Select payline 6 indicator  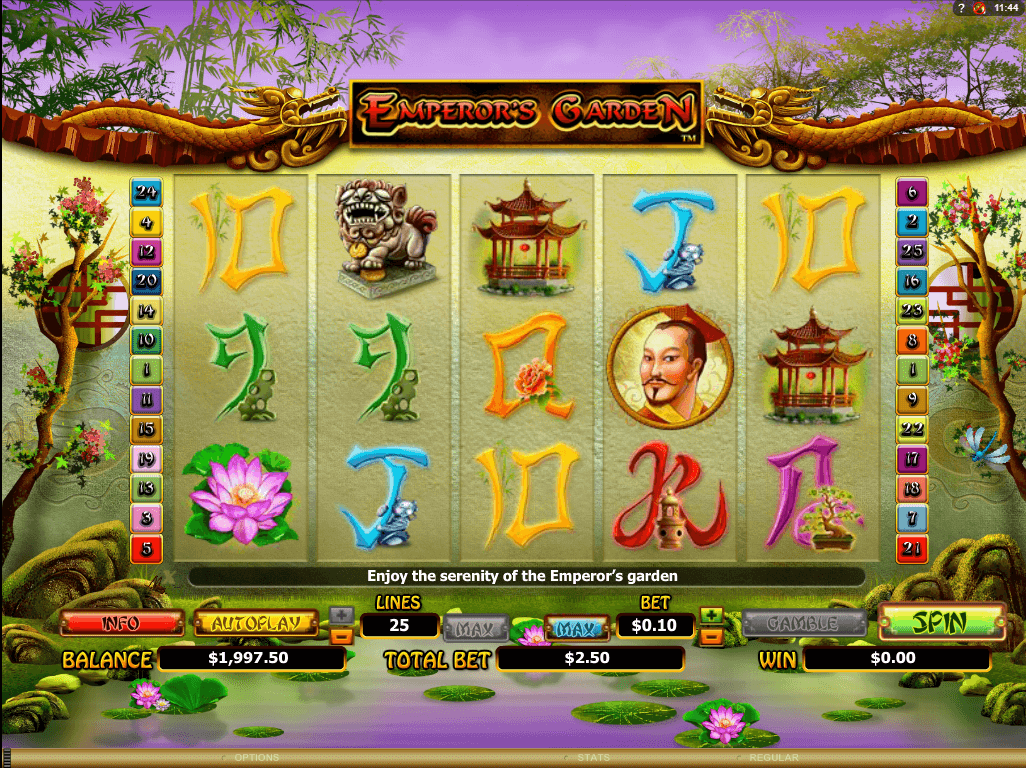coord(912,191)
